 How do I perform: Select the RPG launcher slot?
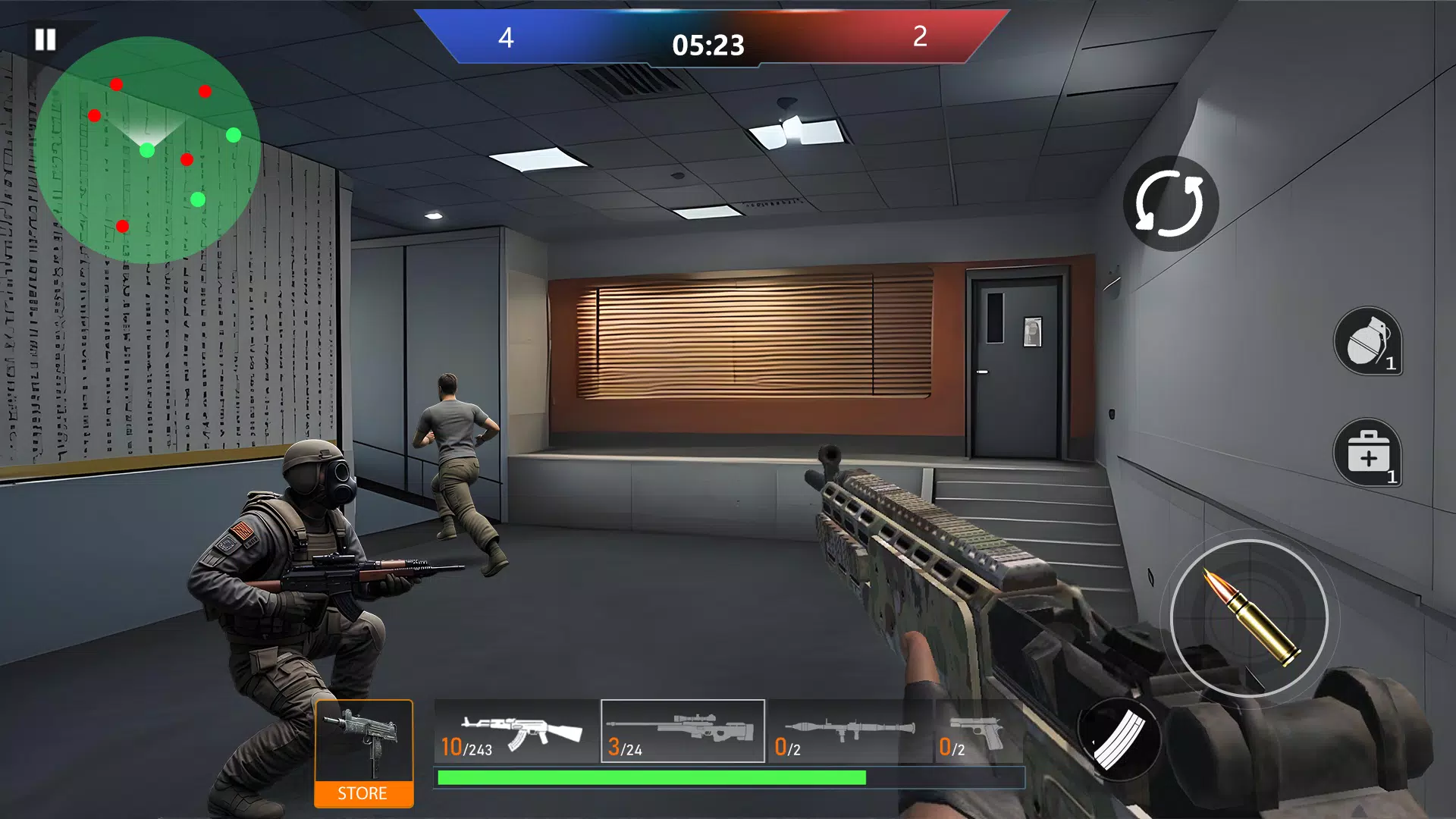849,728
